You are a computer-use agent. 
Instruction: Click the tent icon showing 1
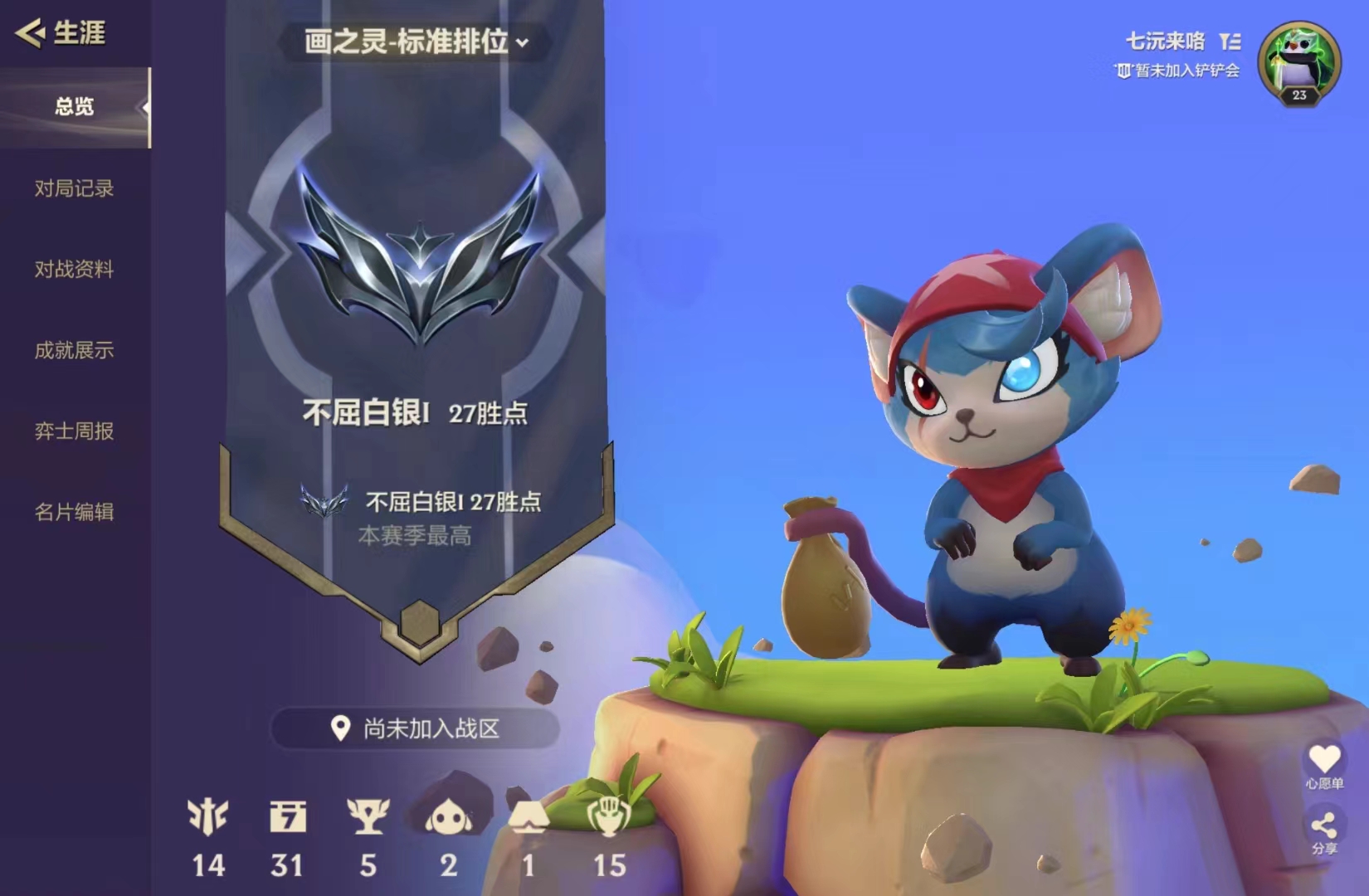pos(529,821)
